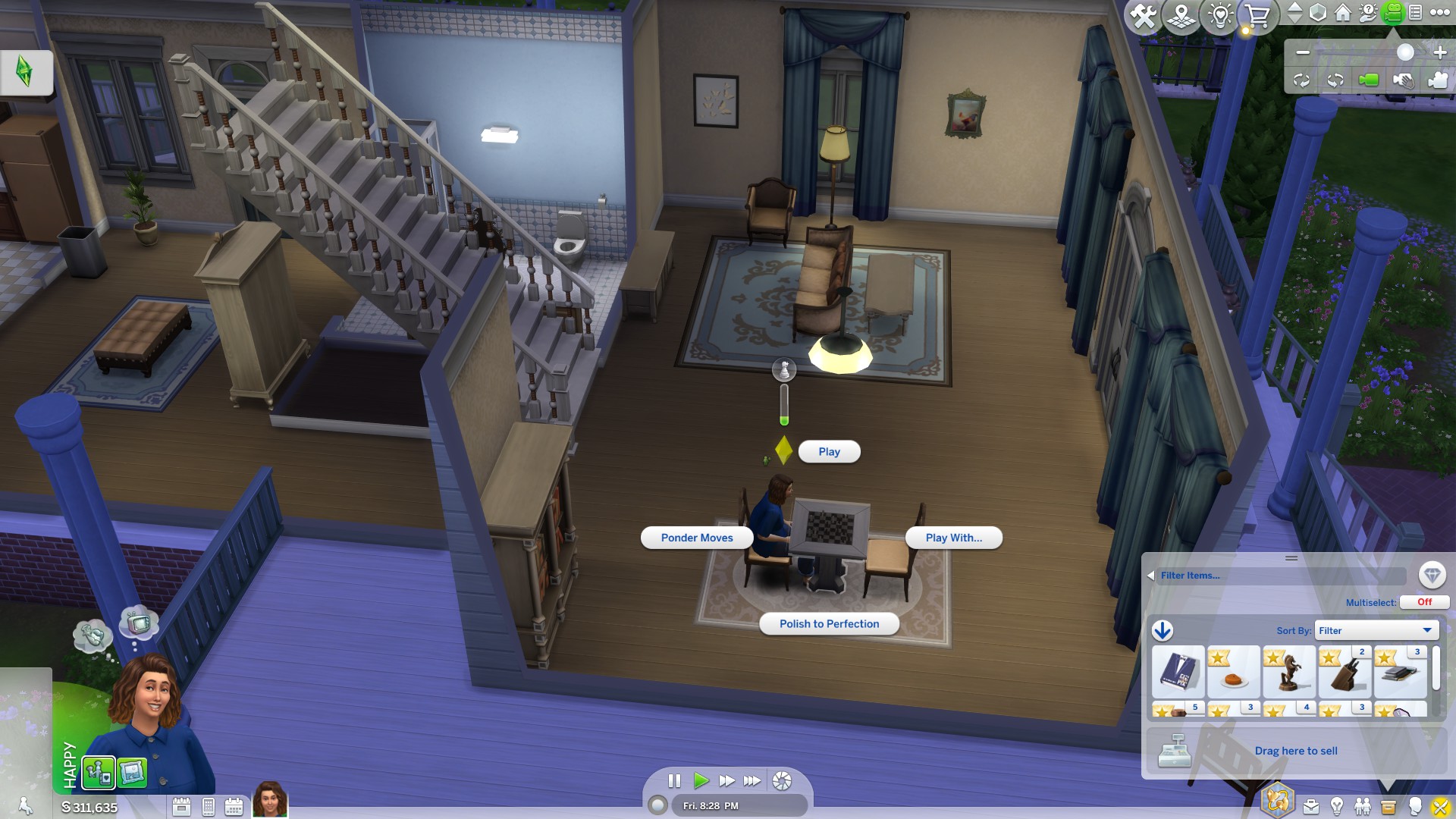
Task: Switch to Buy Mode shopping cart
Action: [1259, 14]
